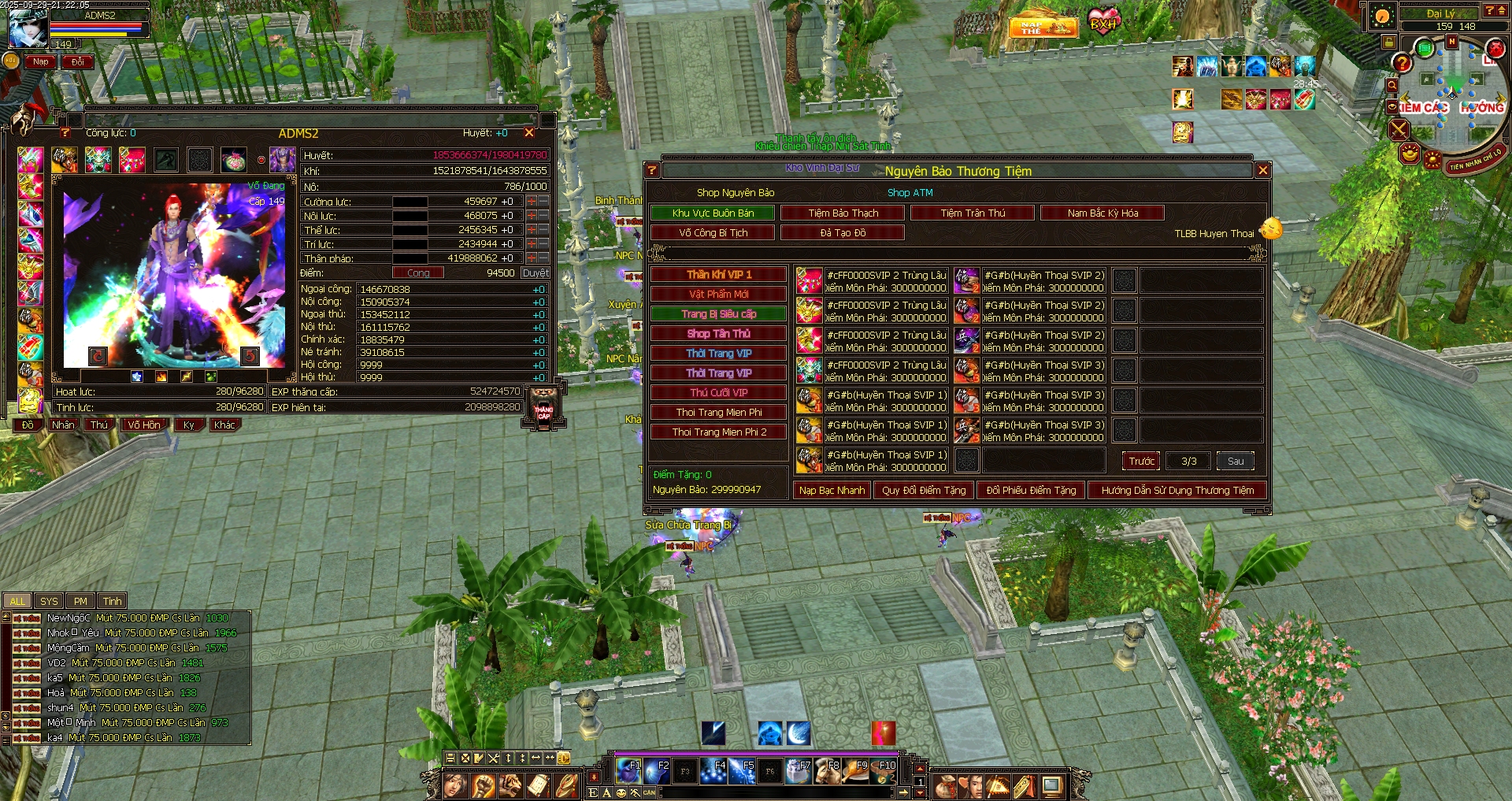Click the BXH heart ranking icon
Screen dimensions: 1512x801
(x=1103, y=22)
